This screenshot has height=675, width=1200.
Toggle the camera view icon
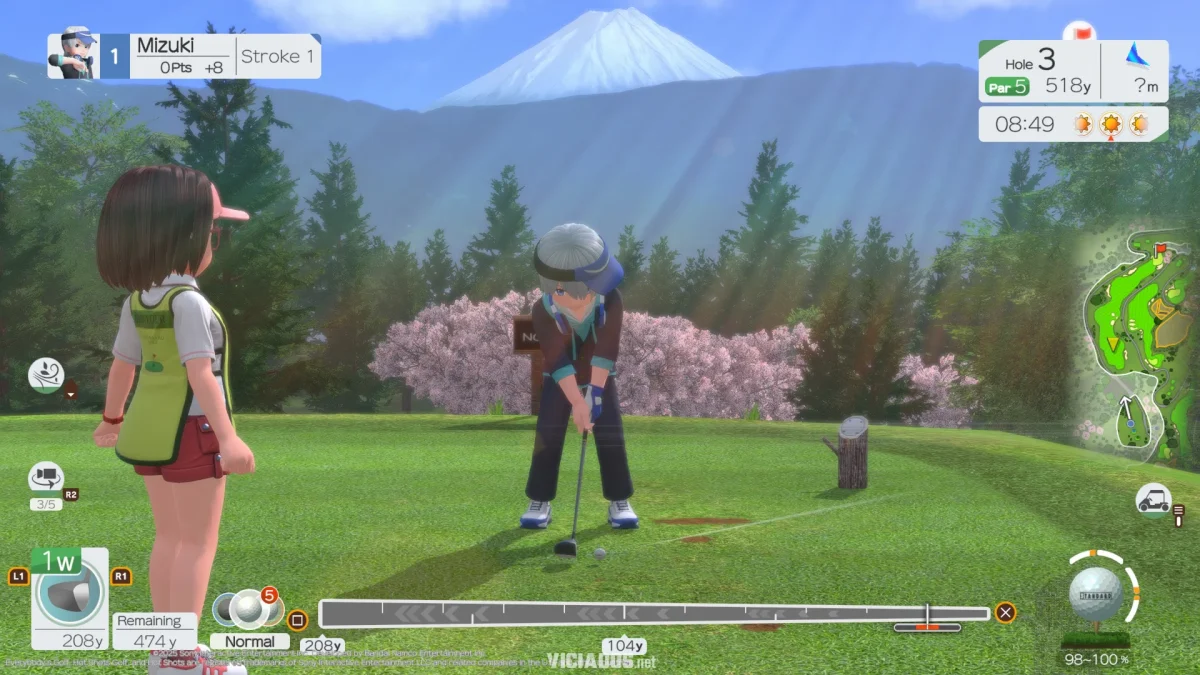[x=46, y=477]
